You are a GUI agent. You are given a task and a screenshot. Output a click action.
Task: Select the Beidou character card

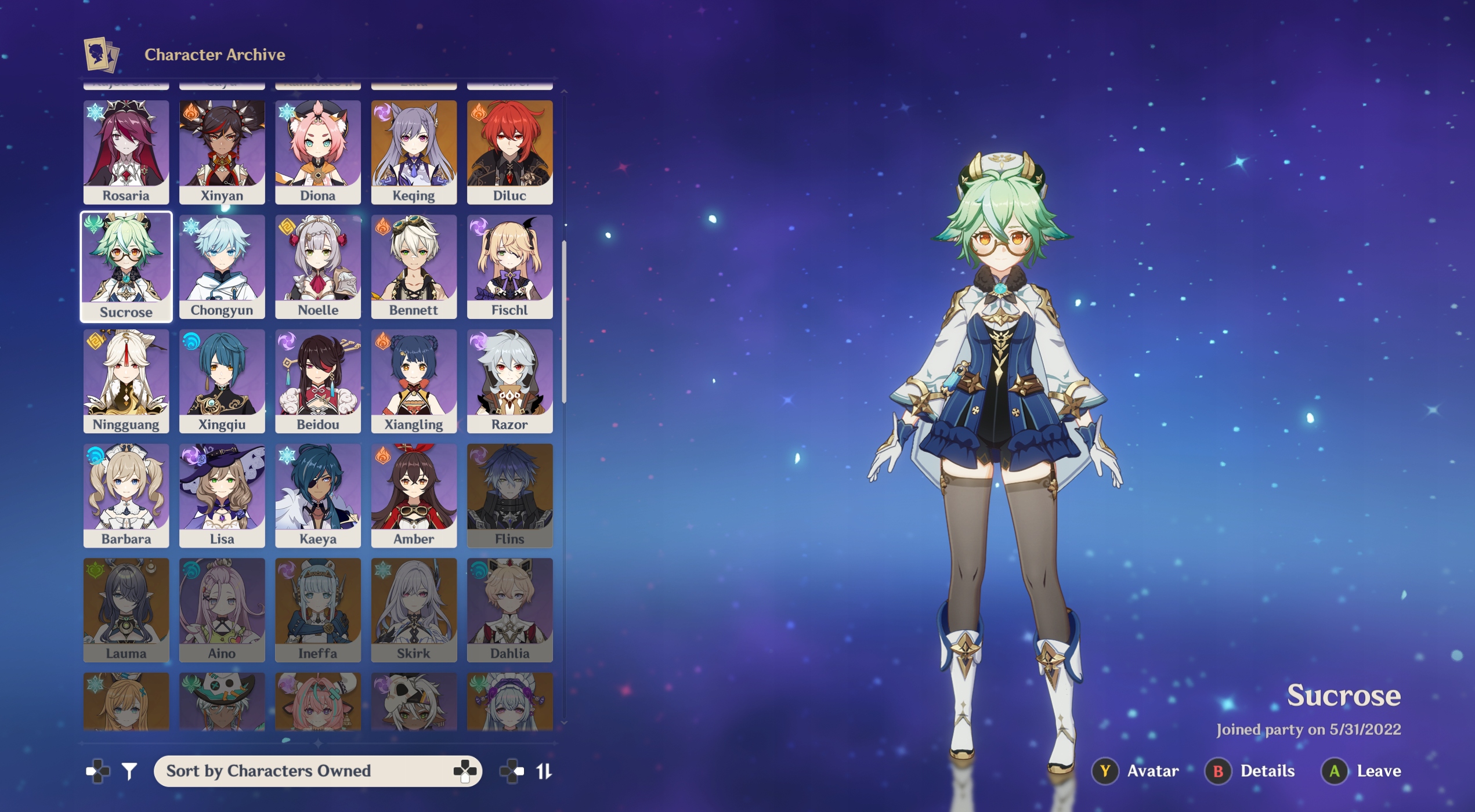pos(317,380)
